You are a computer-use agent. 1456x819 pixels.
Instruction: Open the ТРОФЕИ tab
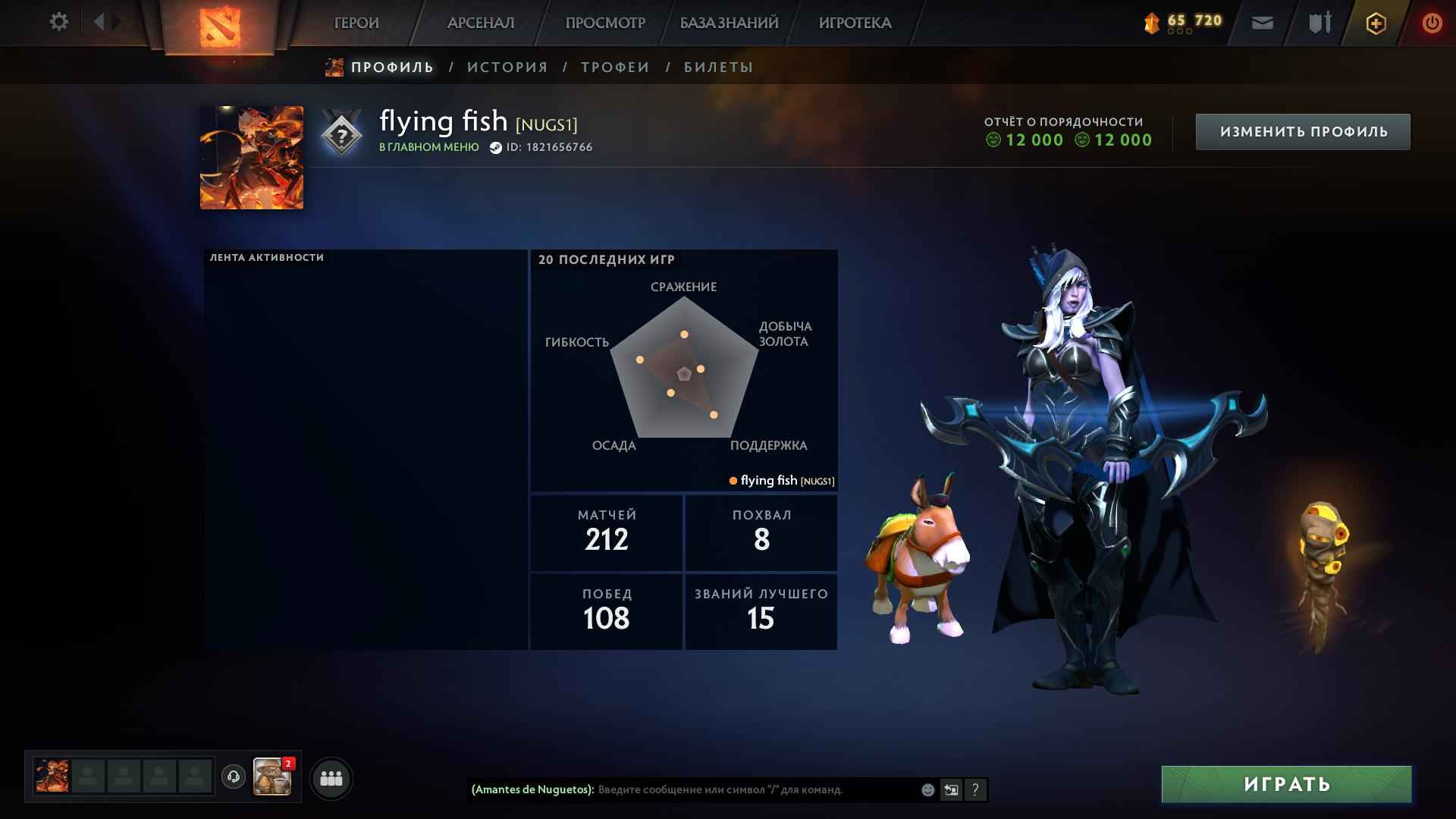(614, 67)
